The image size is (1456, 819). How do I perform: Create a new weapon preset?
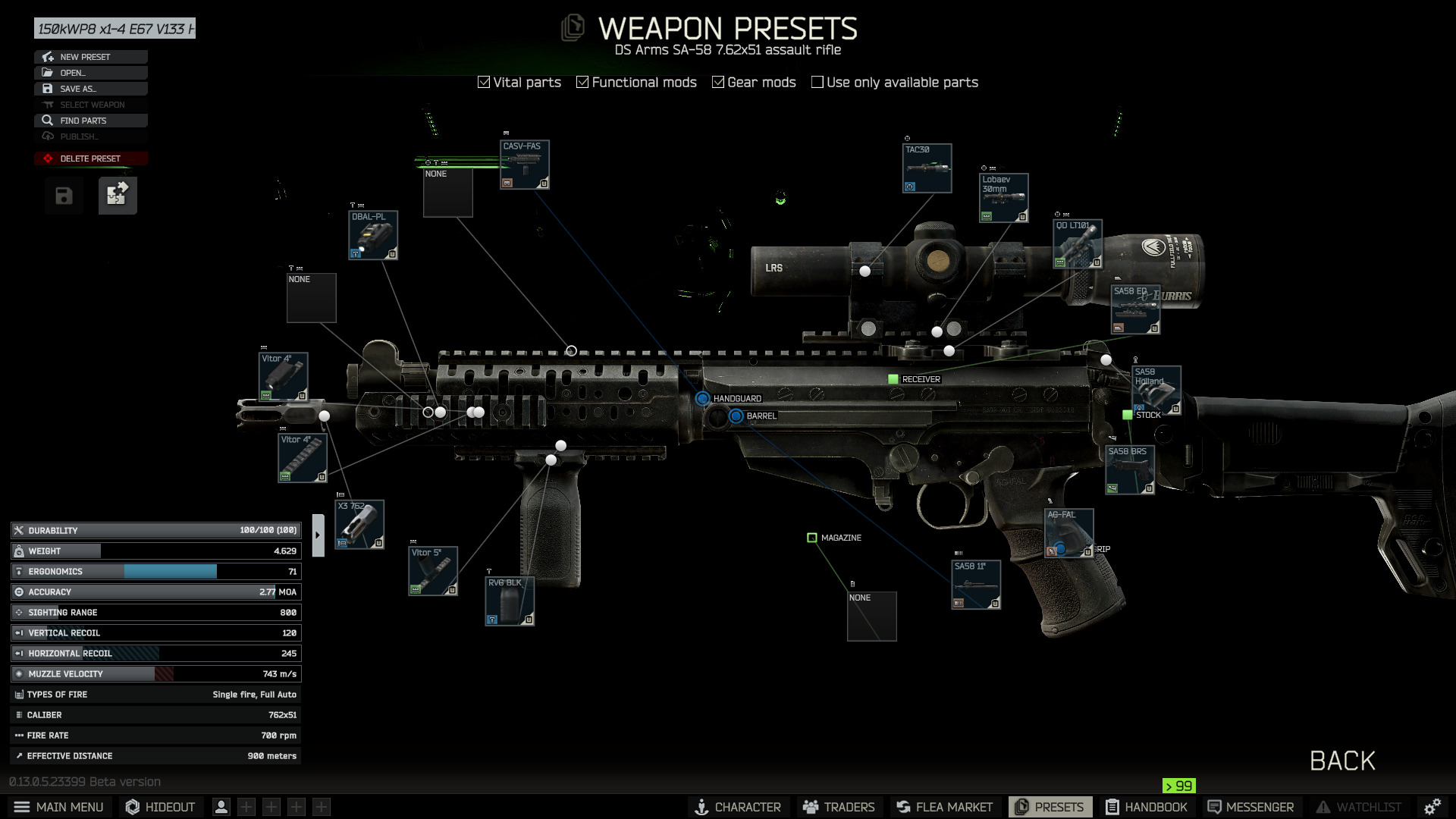90,57
